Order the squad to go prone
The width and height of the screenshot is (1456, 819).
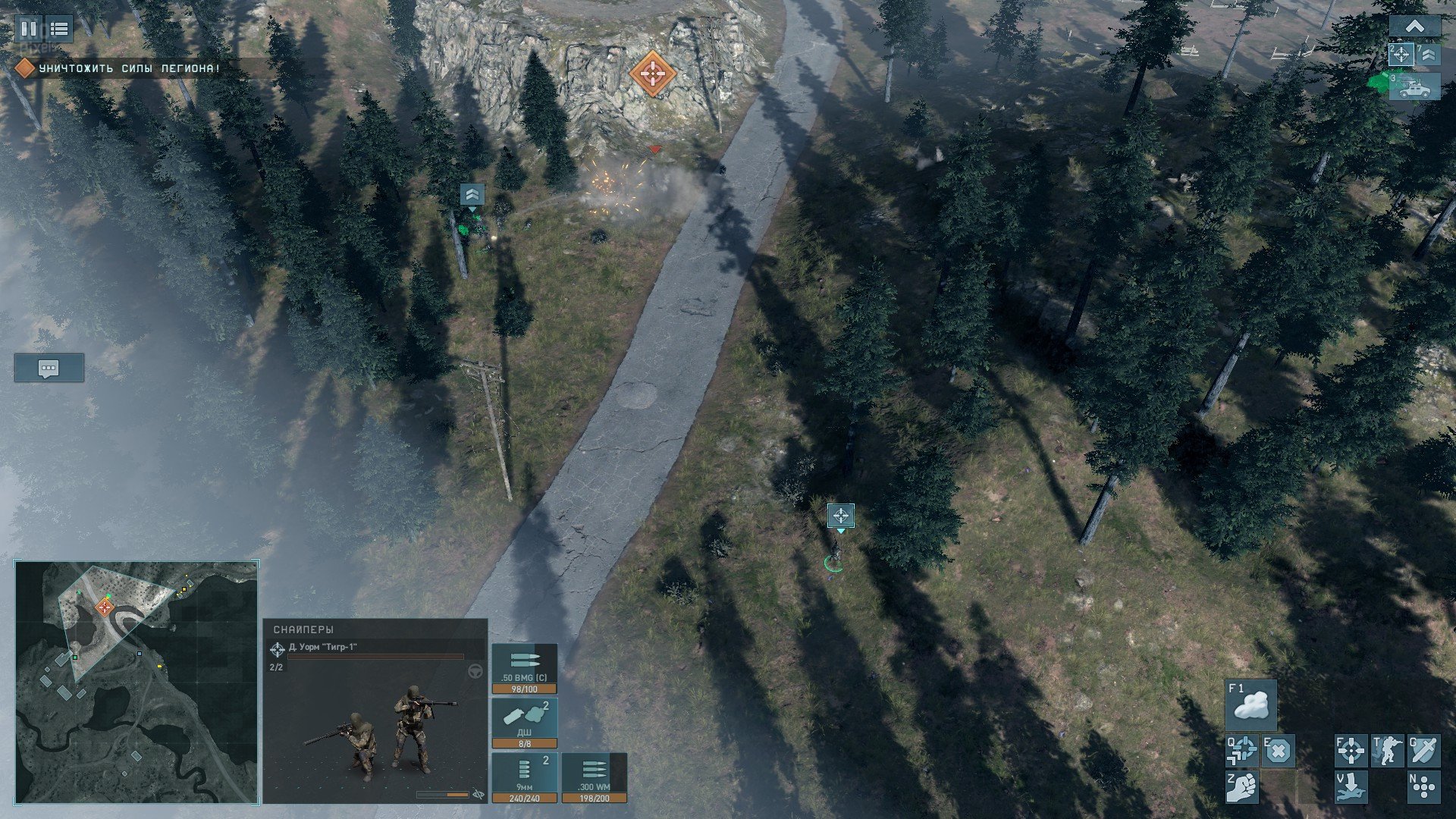point(1351,786)
